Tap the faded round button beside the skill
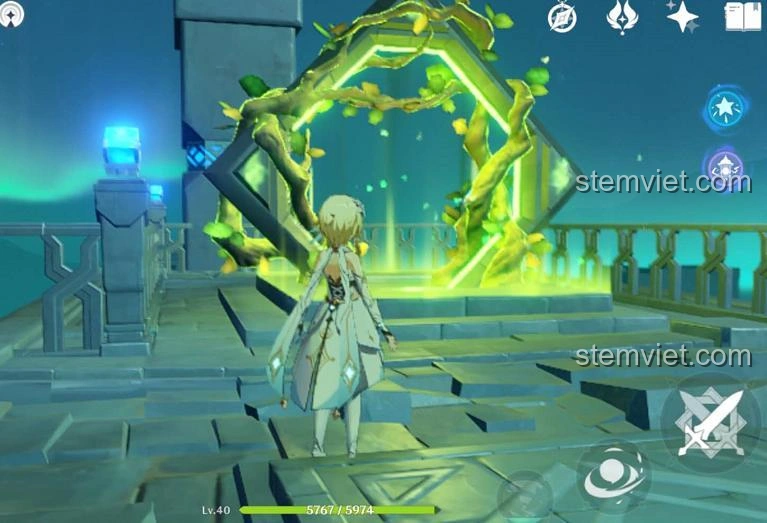The width and height of the screenshot is (767, 523). pos(525,497)
